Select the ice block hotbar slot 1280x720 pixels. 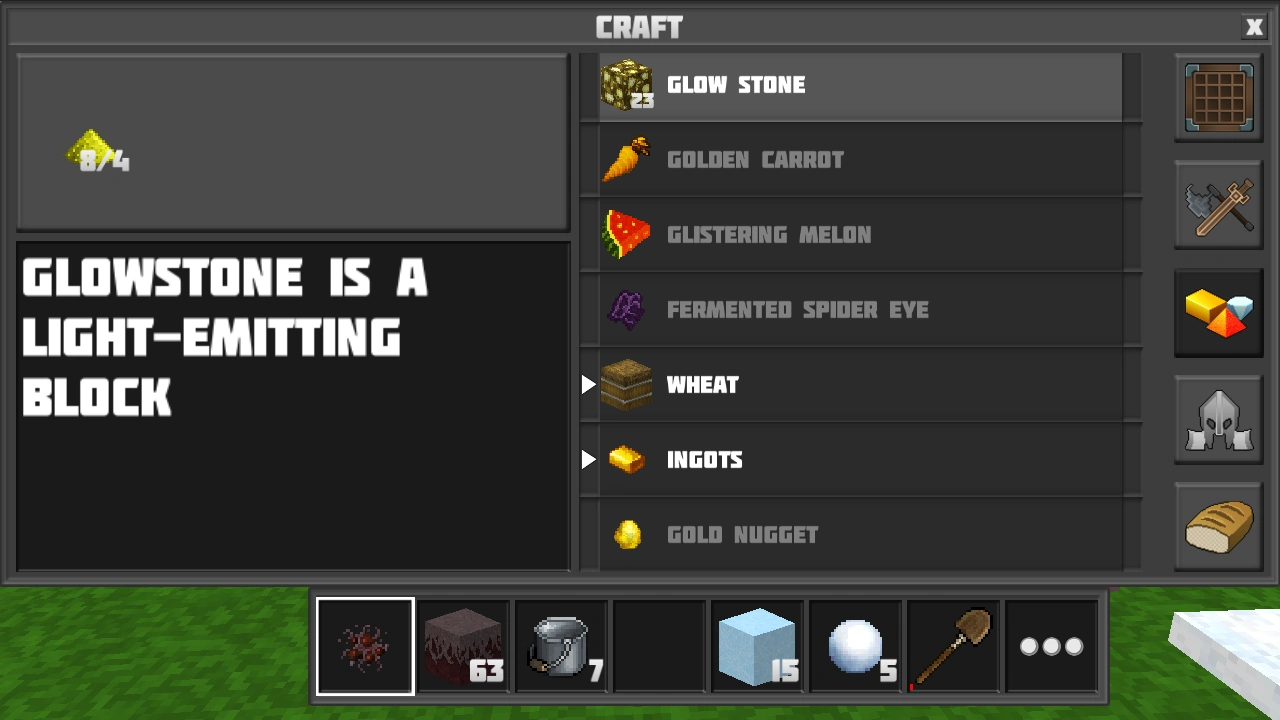coord(757,645)
